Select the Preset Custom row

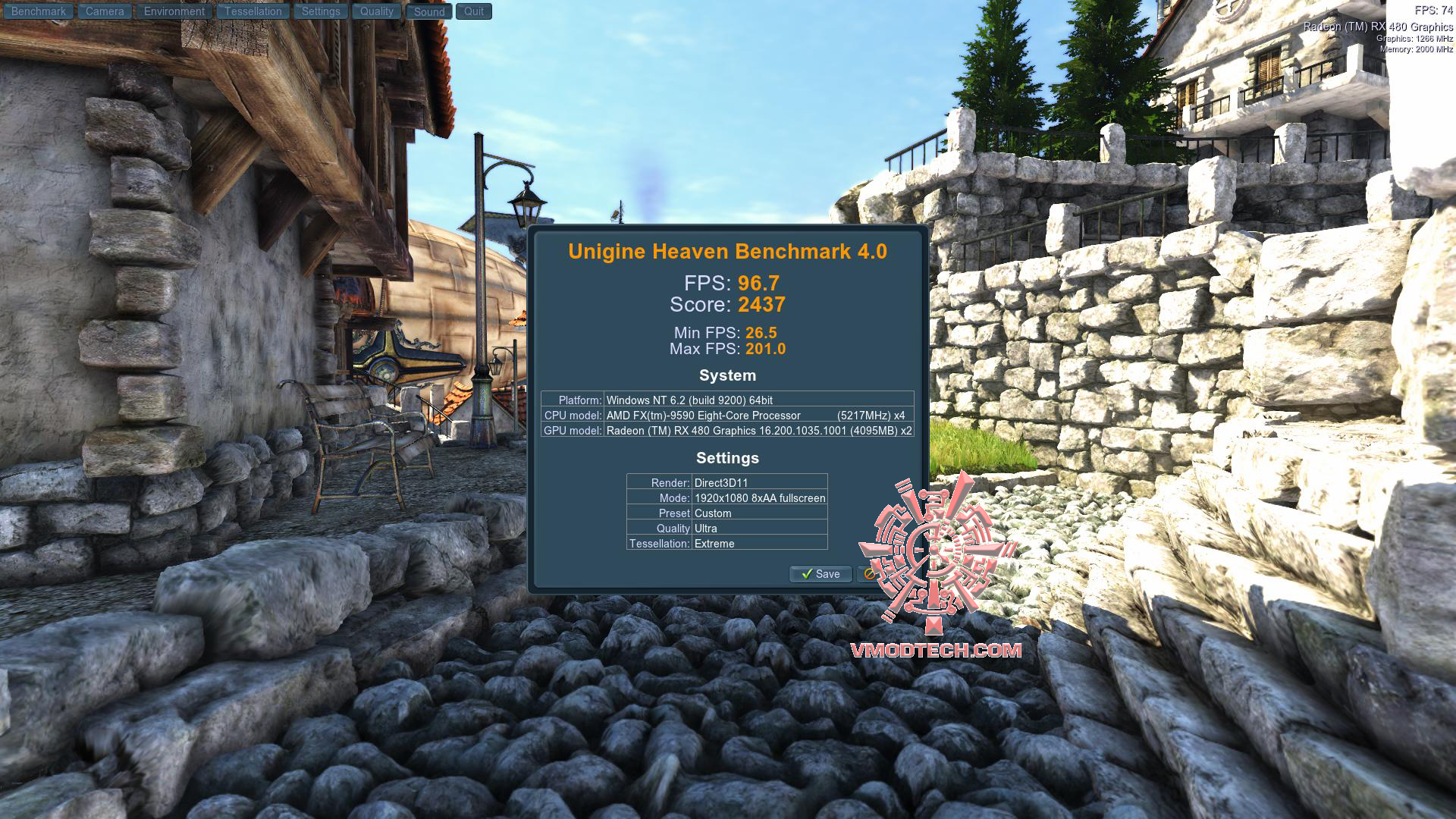[x=726, y=513]
